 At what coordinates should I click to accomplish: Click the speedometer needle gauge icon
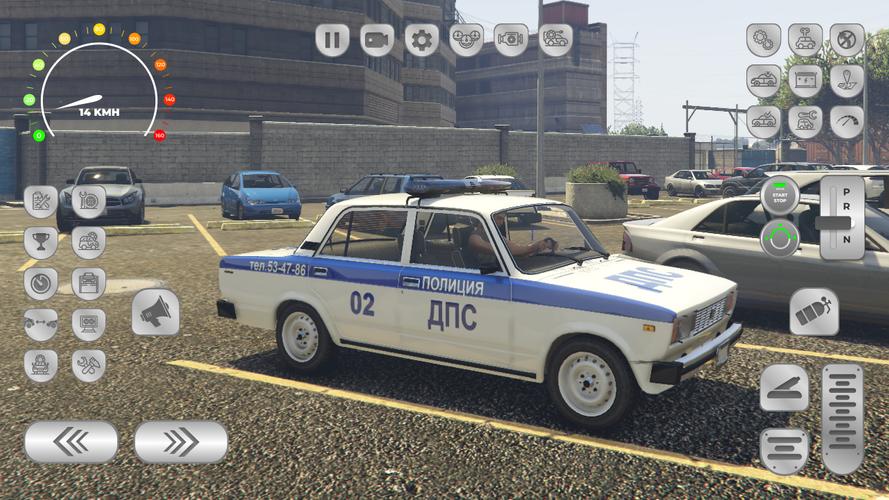click(x=847, y=122)
